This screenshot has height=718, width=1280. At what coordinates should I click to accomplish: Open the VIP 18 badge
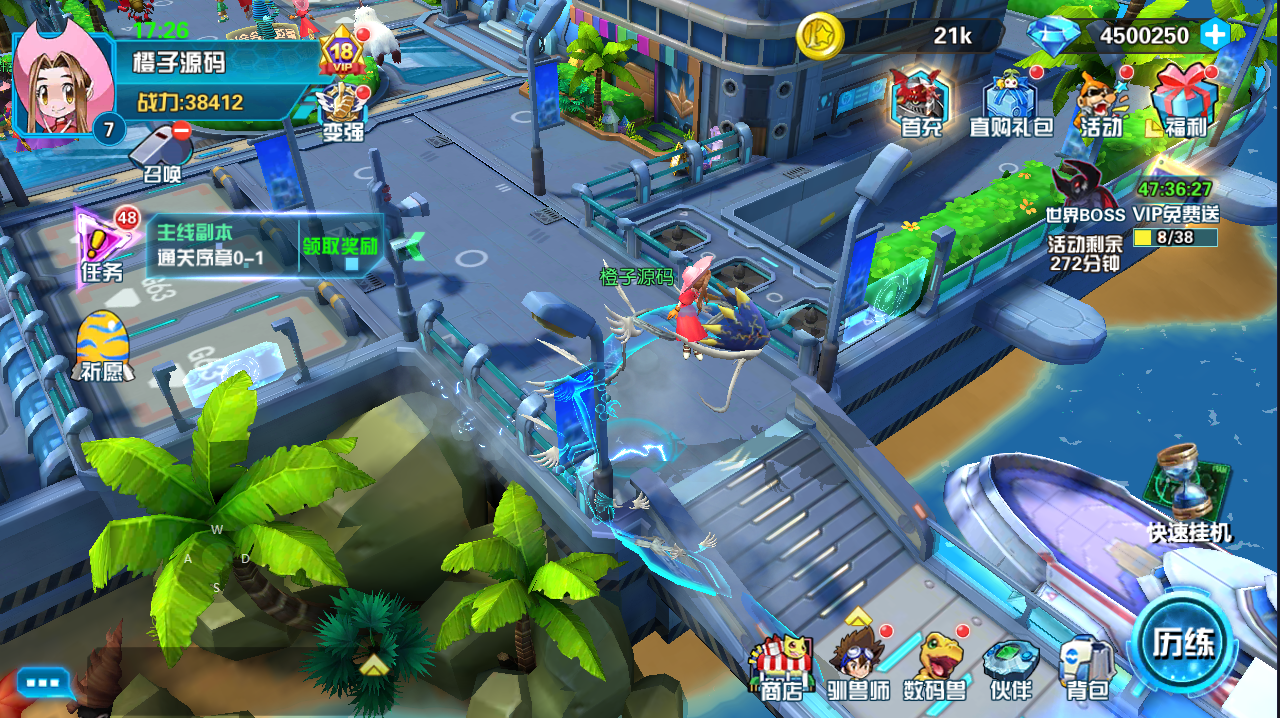pos(343,54)
